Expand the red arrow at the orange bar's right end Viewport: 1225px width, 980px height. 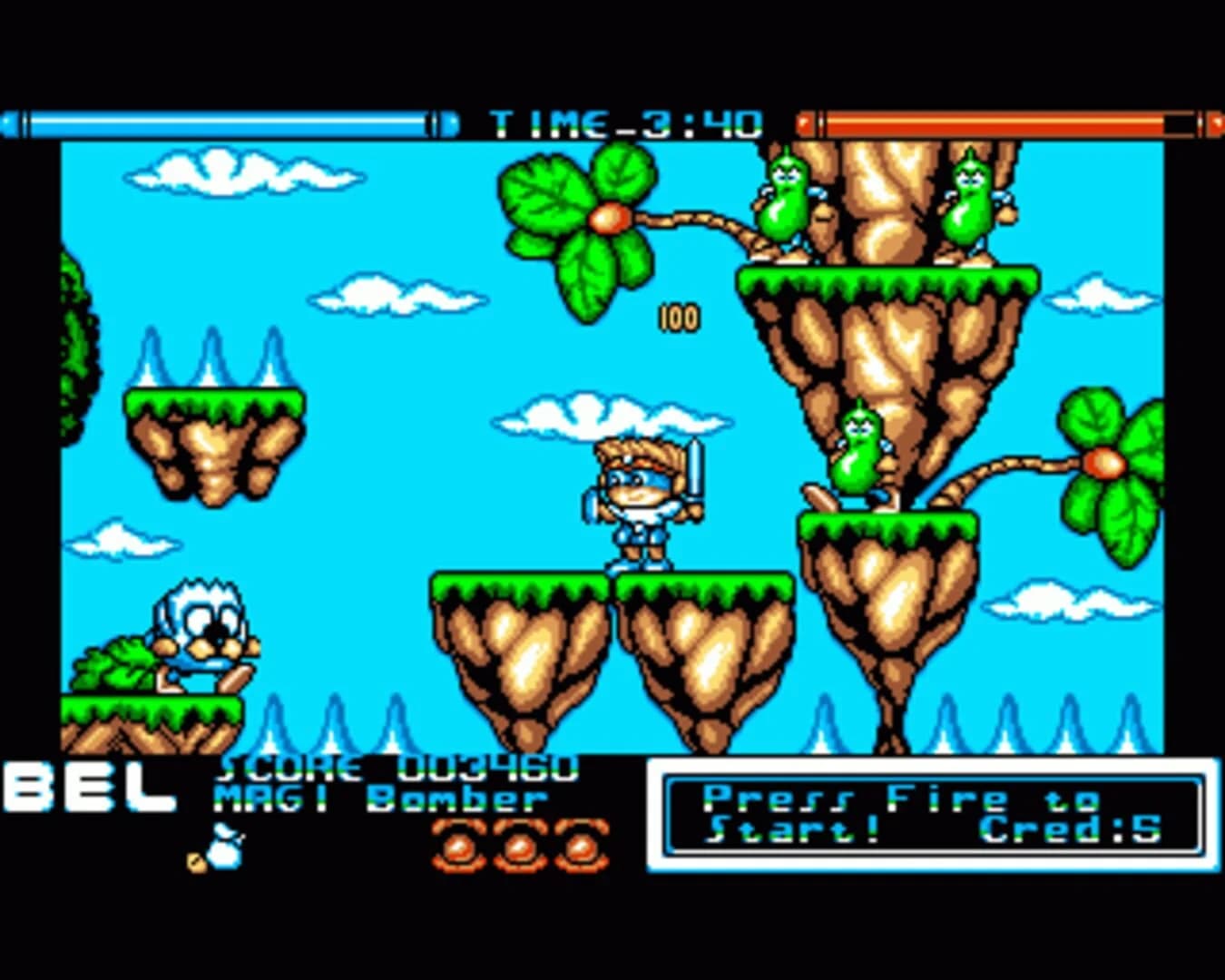point(1216,120)
